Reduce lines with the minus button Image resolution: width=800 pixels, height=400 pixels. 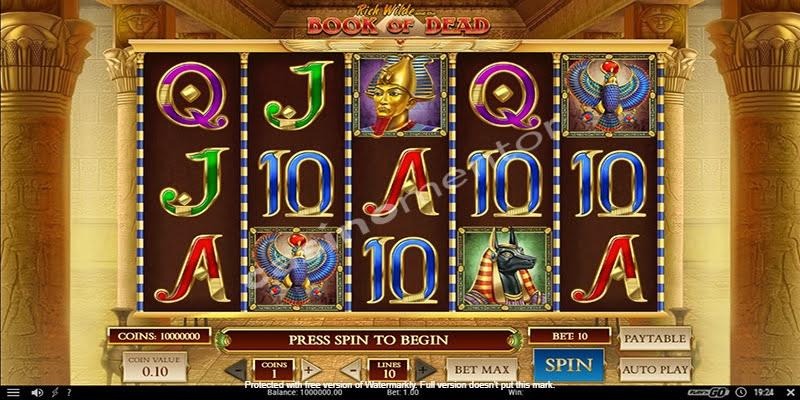coord(355,369)
